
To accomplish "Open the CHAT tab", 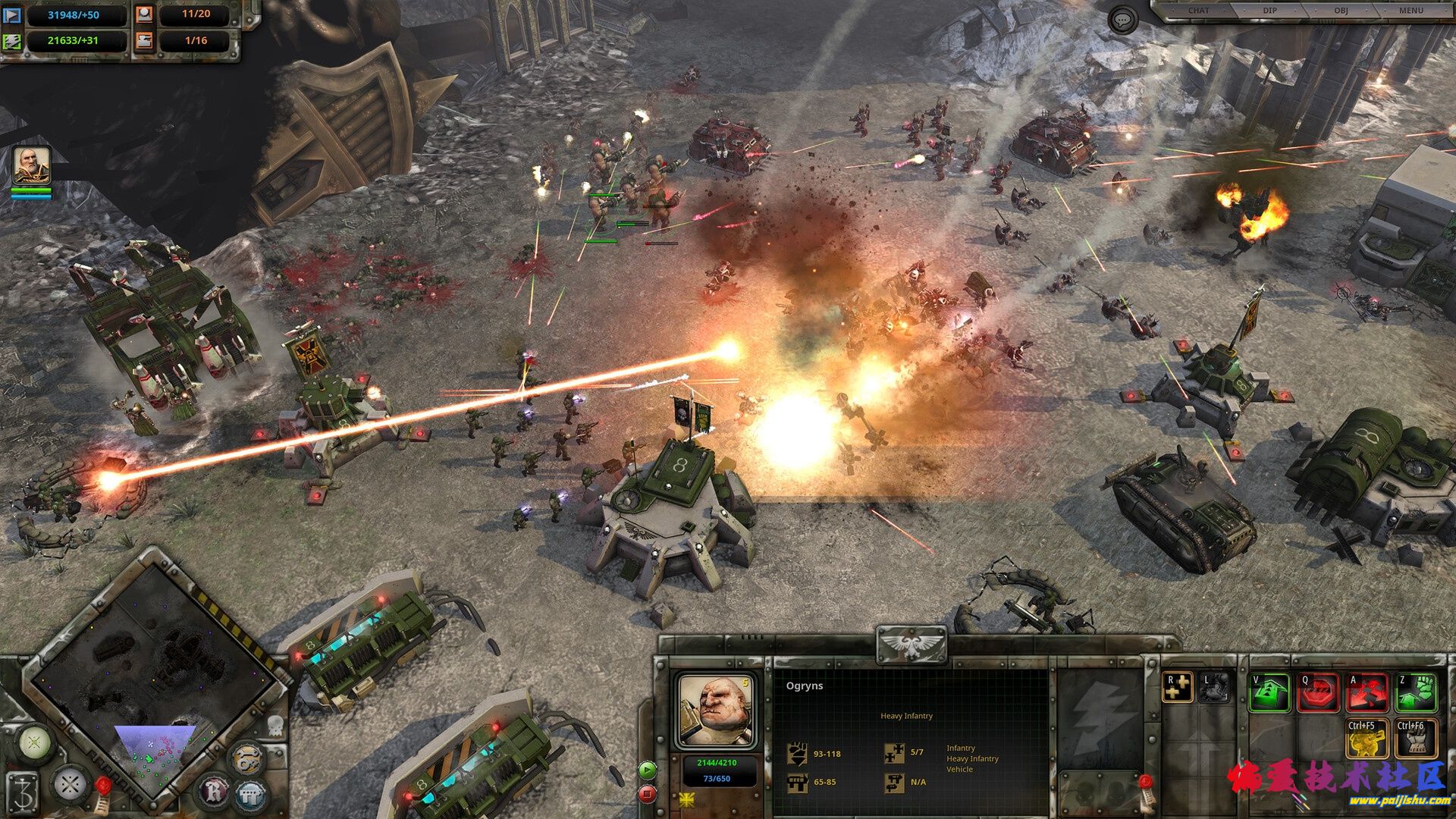I will (1199, 11).
